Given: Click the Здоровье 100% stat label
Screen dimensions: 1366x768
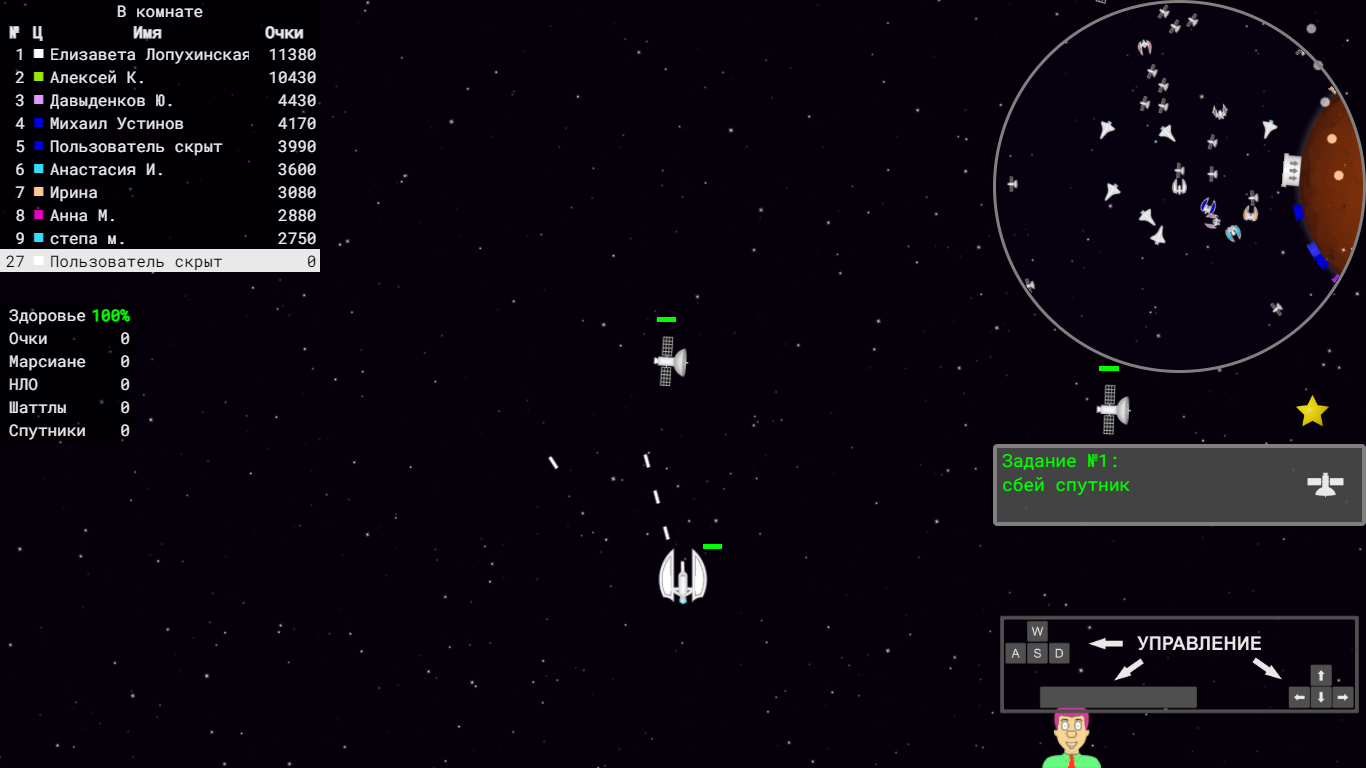Looking at the screenshot, I should click(68, 315).
